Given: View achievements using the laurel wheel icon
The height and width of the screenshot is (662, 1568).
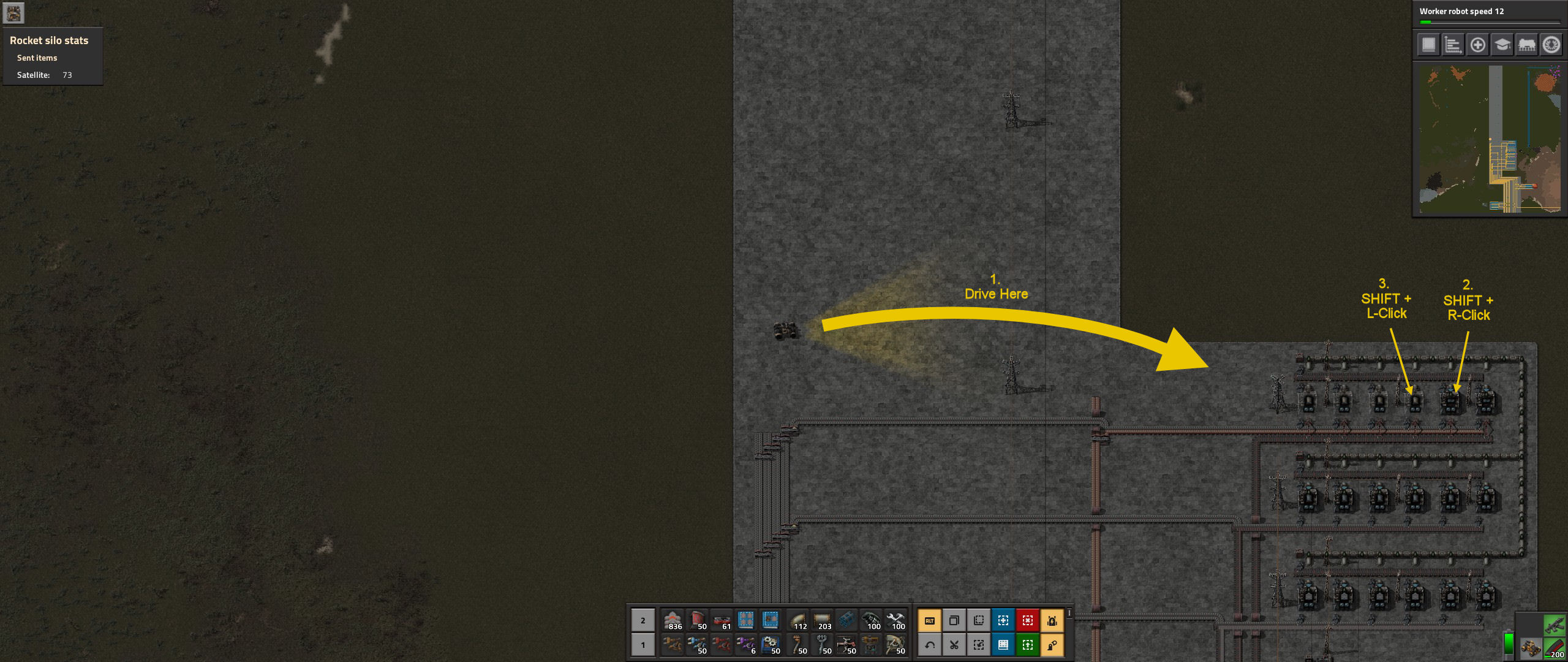Looking at the screenshot, I should 1552,44.
